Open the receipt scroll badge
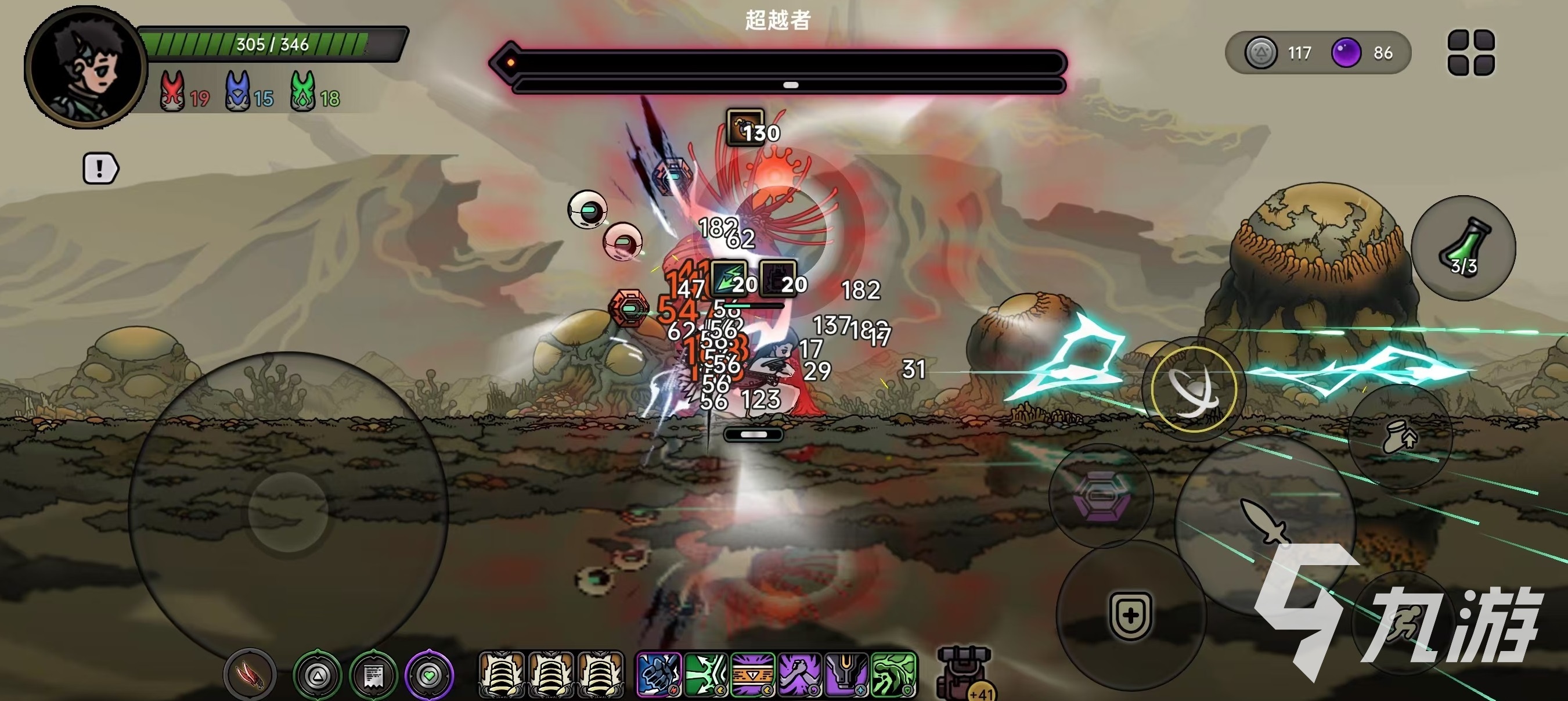 click(373, 675)
